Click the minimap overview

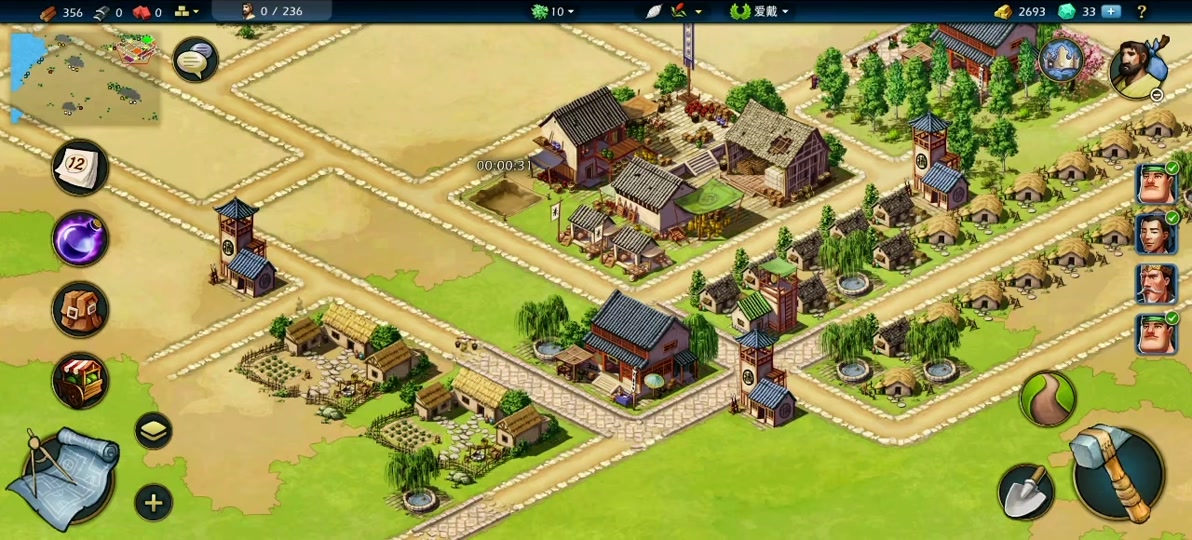pos(85,80)
